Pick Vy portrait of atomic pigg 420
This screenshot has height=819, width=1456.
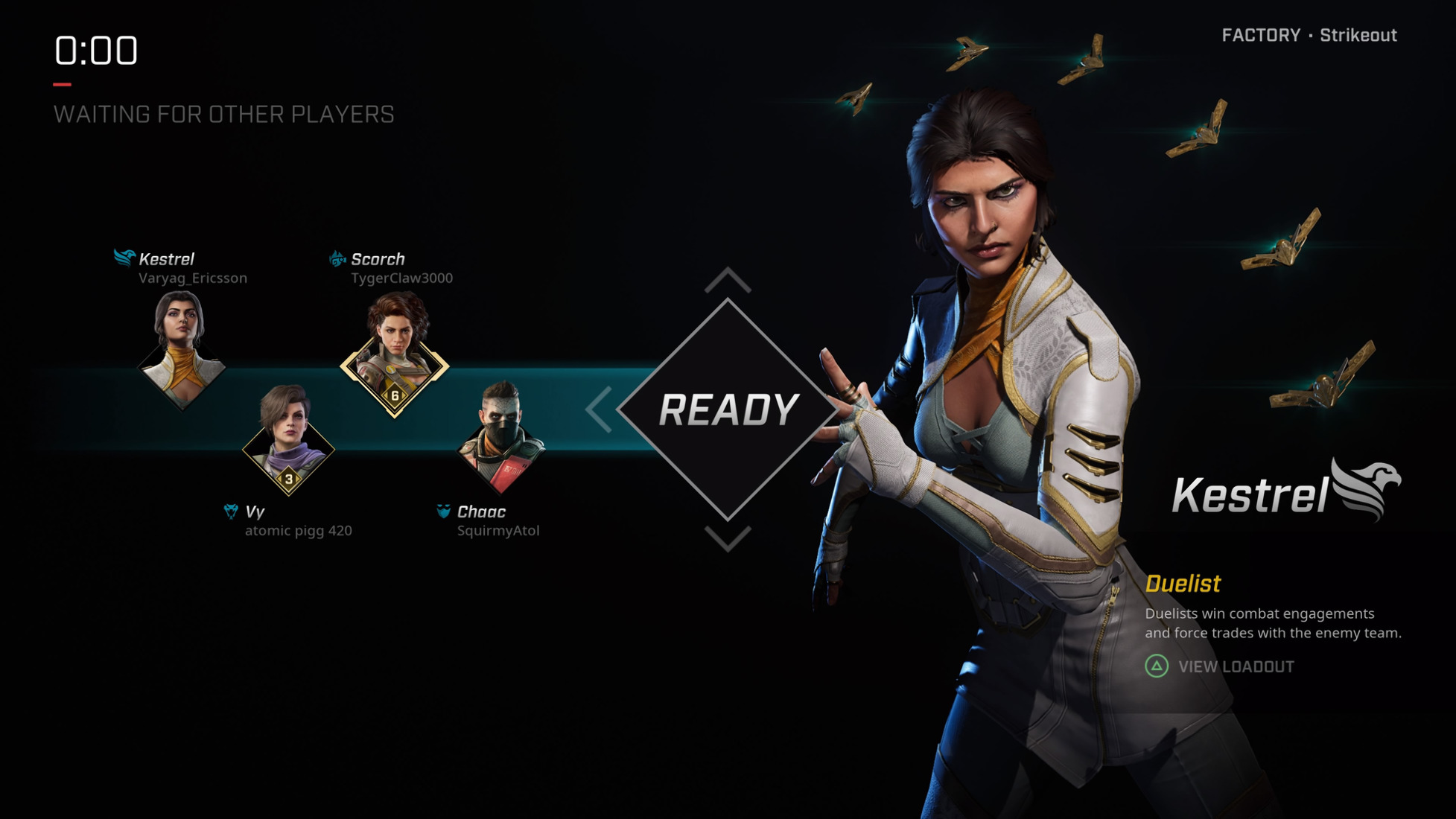point(288,440)
